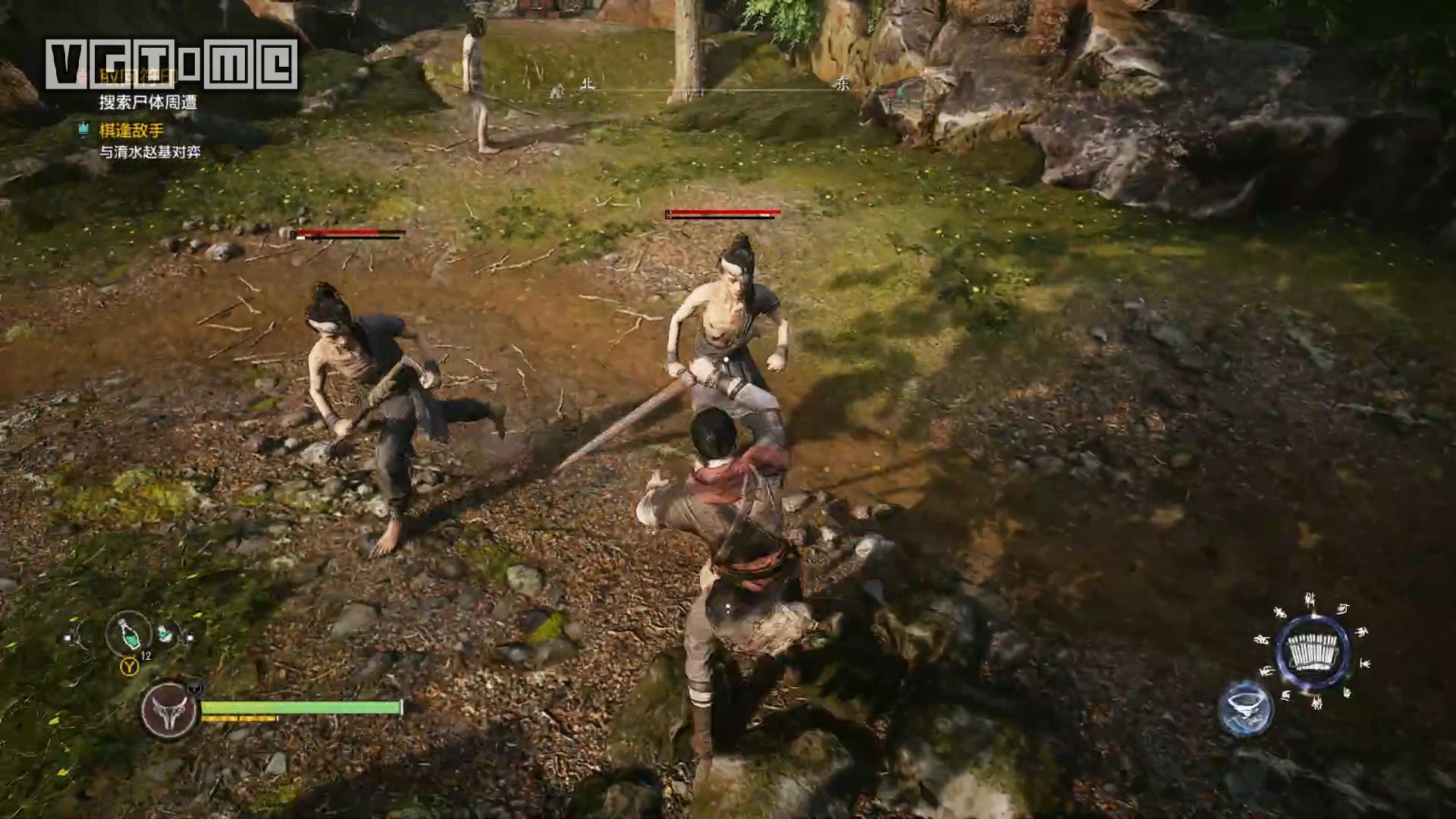Activate the blue bamboo-scroll skill orb
Screen dimensions: 1456x819
coord(1313,651)
